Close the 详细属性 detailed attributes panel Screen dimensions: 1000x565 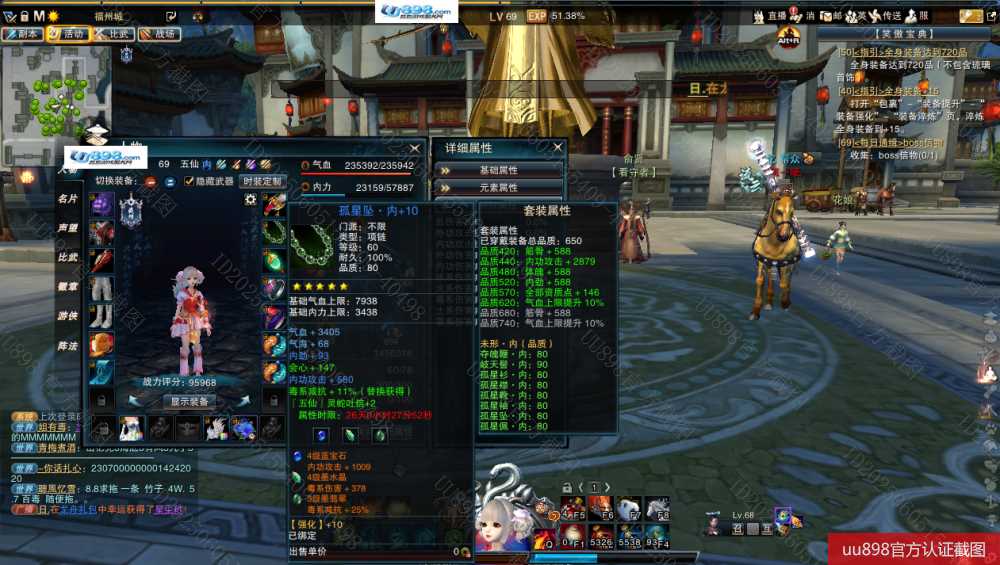click(556, 148)
